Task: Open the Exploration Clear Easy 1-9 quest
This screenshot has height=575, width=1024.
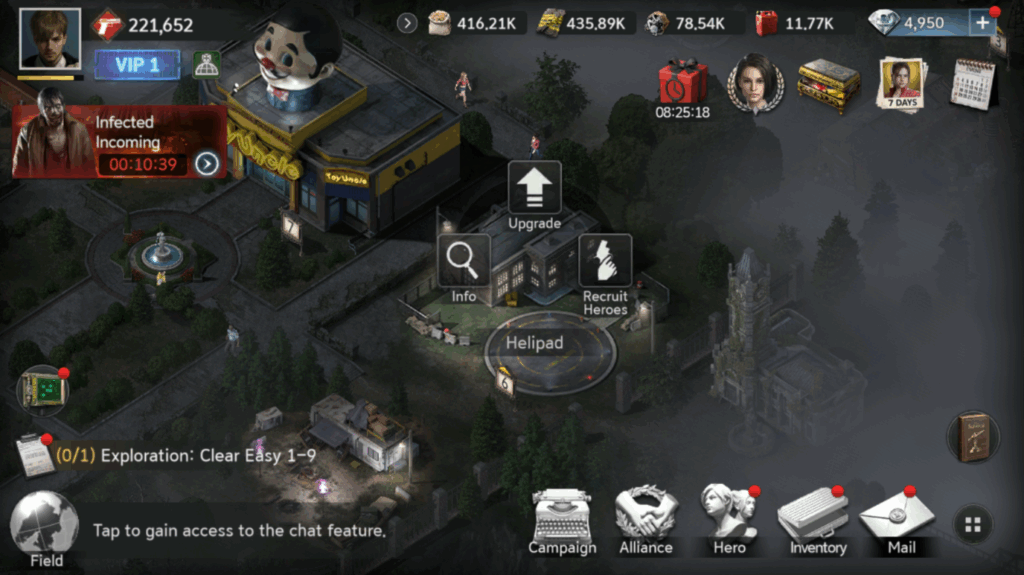Action: (x=185, y=455)
